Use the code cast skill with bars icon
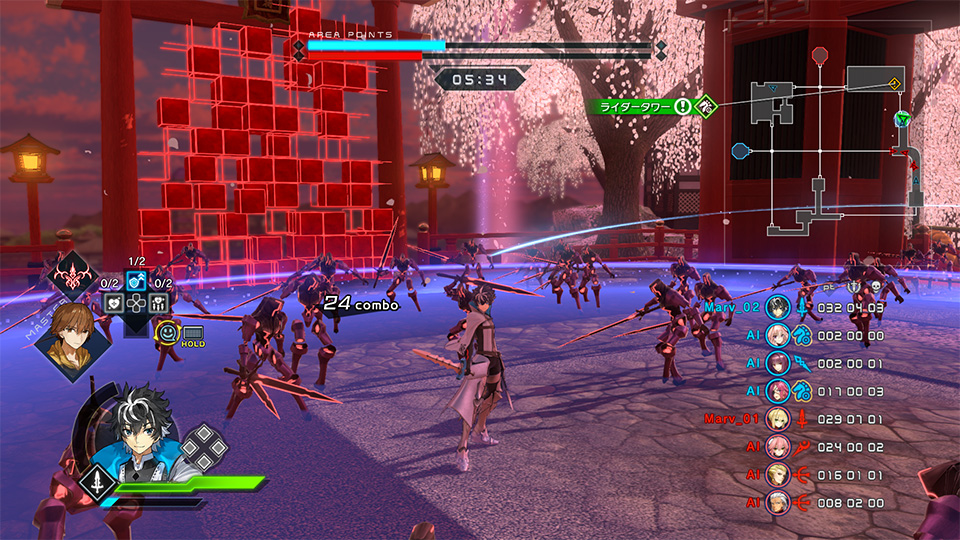This screenshot has width=960, height=540. tap(159, 303)
